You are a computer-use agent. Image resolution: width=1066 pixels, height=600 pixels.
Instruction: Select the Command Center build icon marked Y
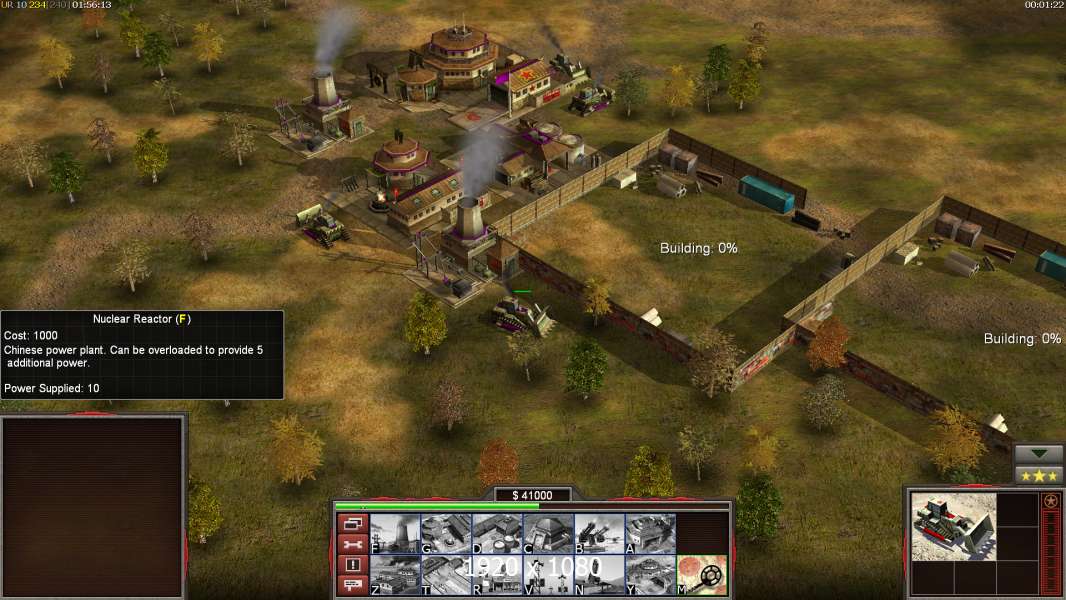[x=650, y=575]
